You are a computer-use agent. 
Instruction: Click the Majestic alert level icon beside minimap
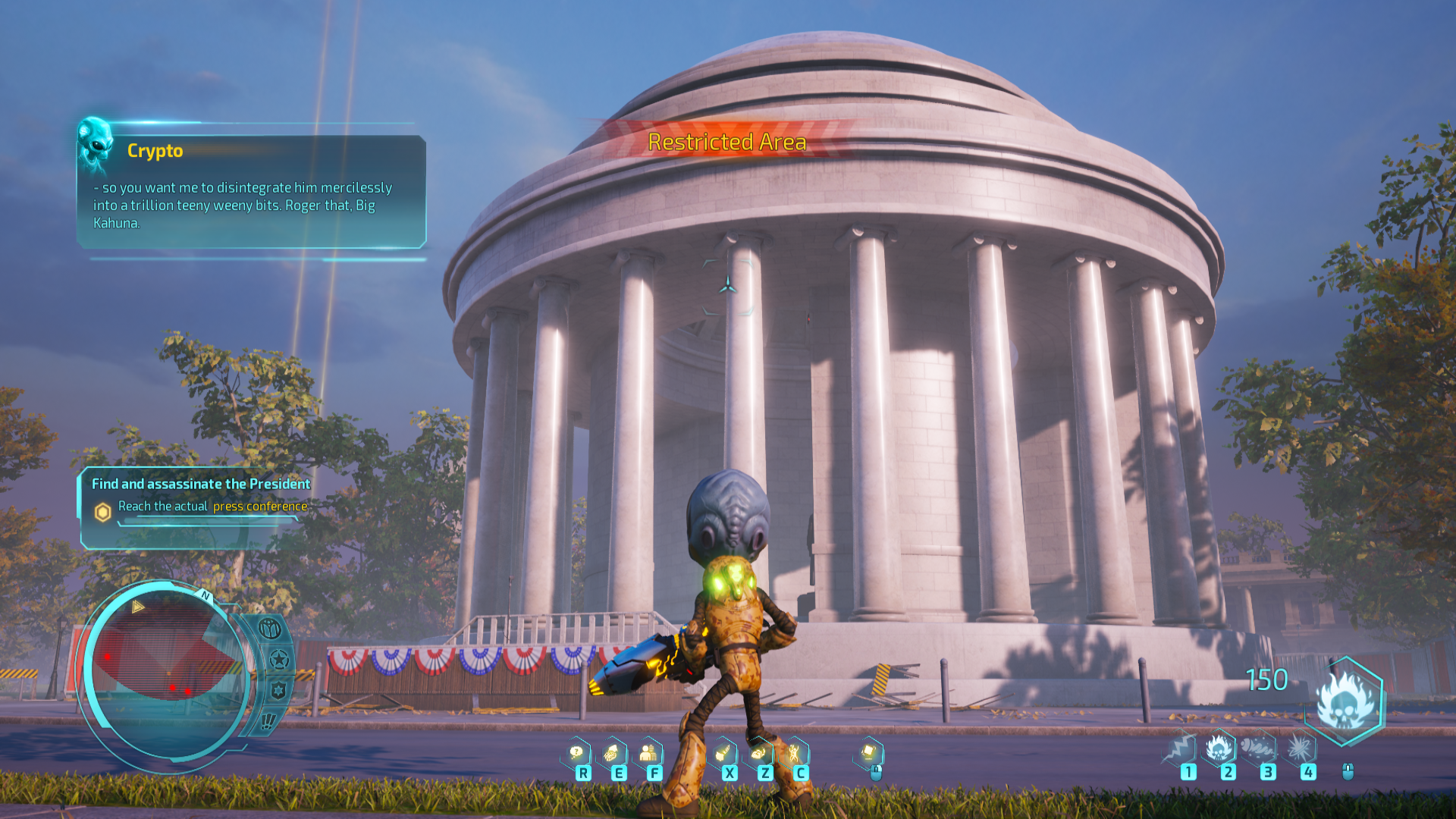(x=270, y=629)
